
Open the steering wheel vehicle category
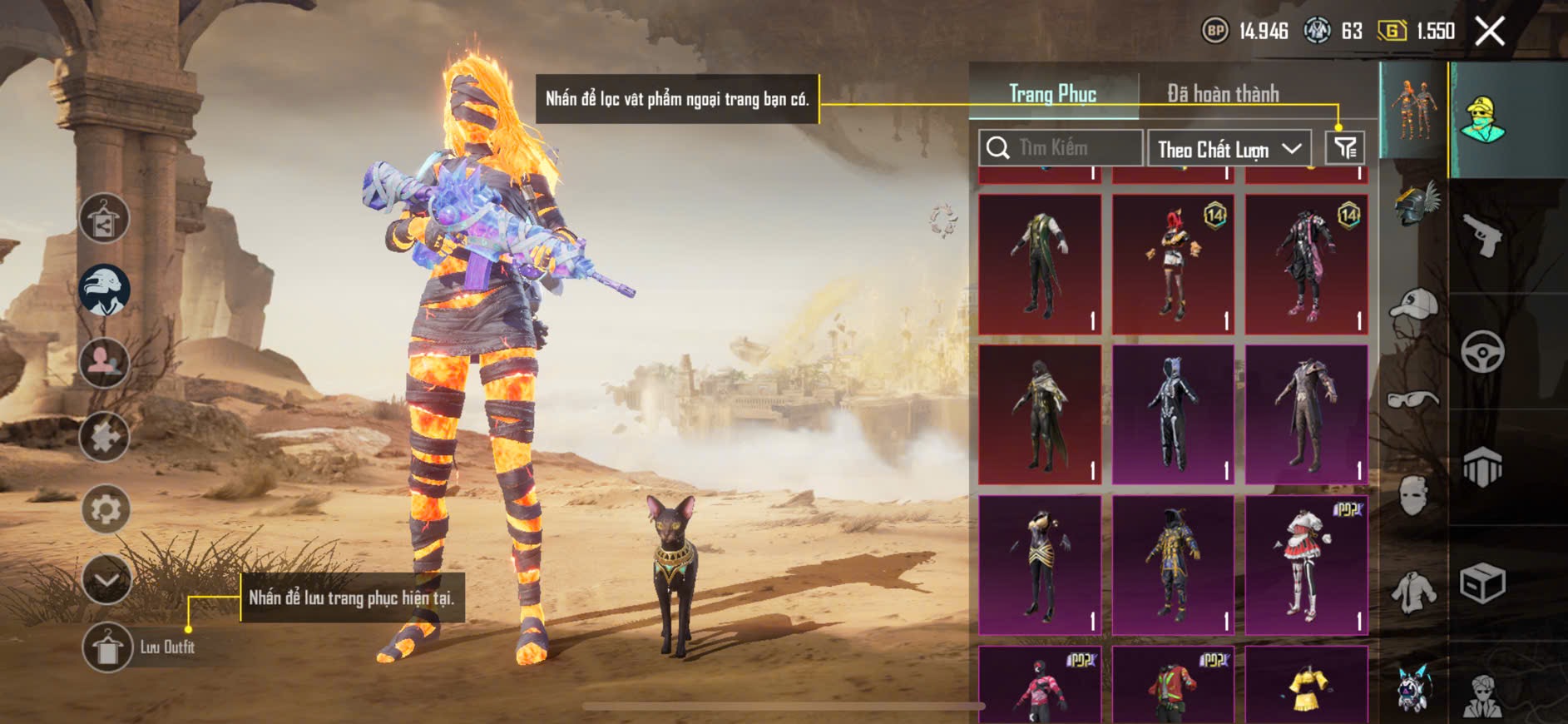(x=1482, y=352)
